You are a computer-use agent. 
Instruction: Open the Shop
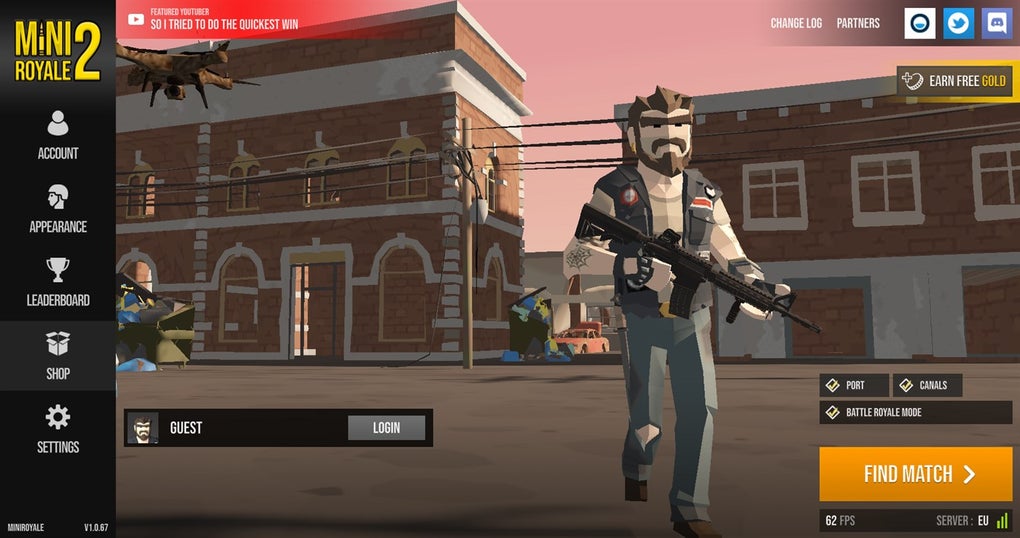[x=58, y=356]
